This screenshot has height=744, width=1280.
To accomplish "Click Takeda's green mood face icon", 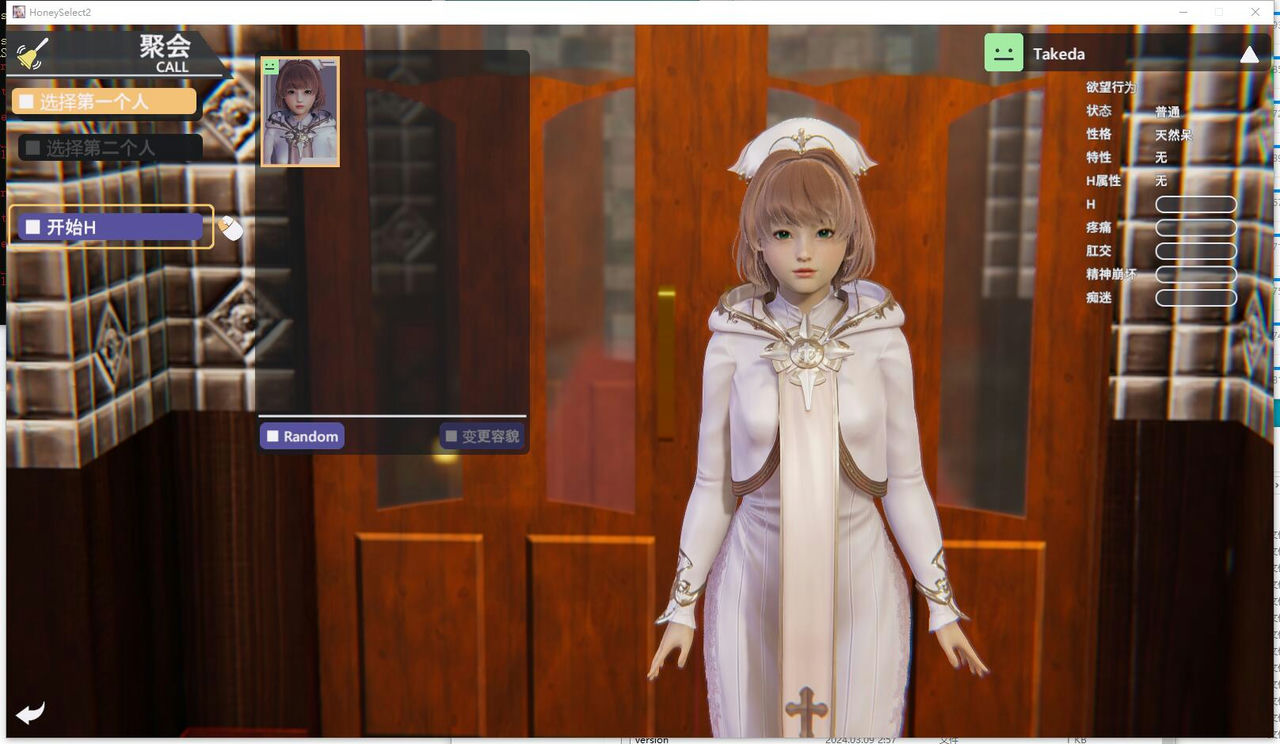I will (x=1003, y=52).
